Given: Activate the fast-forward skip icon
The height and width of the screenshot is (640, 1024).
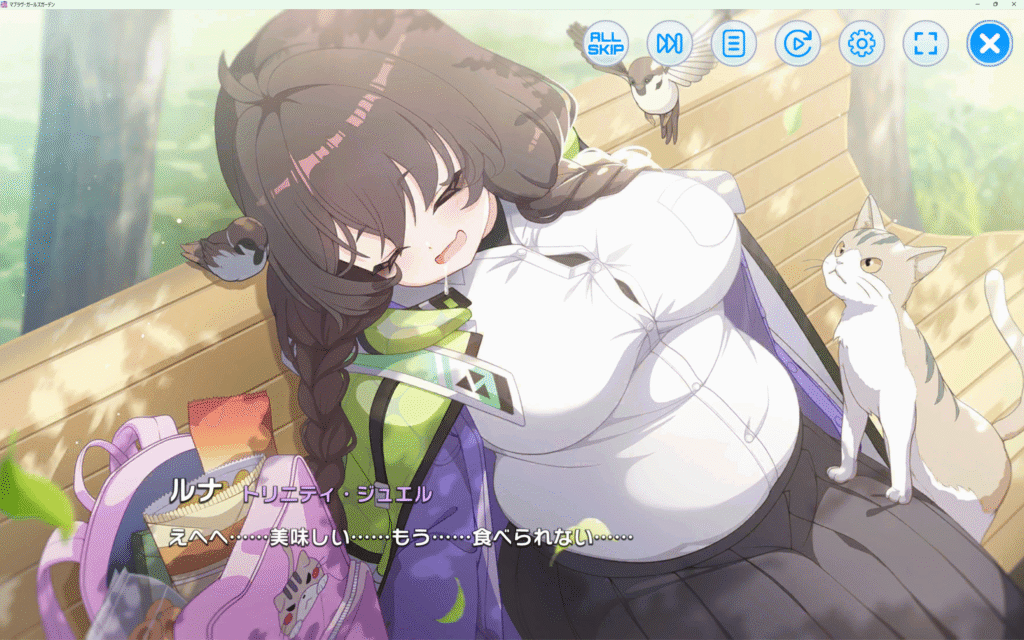Looking at the screenshot, I should (669, 43).
